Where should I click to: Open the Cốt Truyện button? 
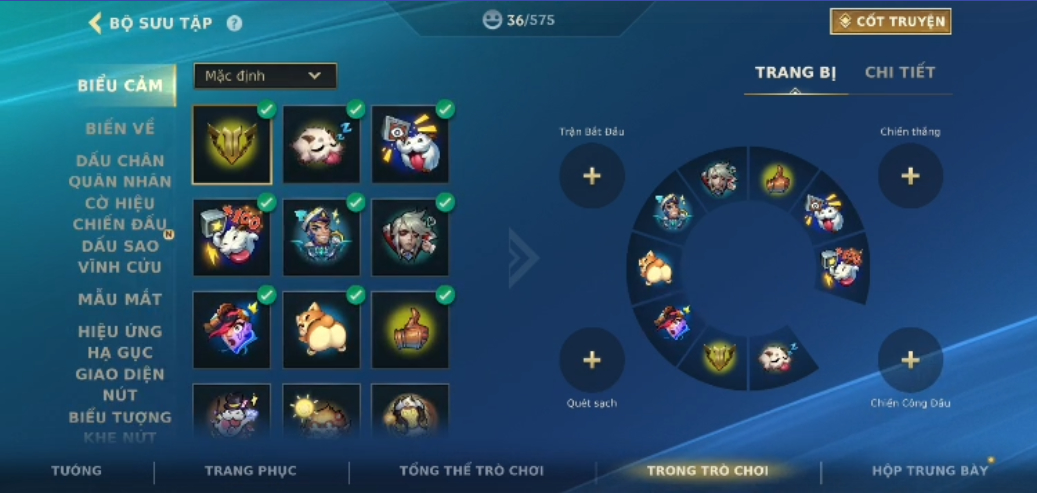pyautogui.click(x=890, y=21)
